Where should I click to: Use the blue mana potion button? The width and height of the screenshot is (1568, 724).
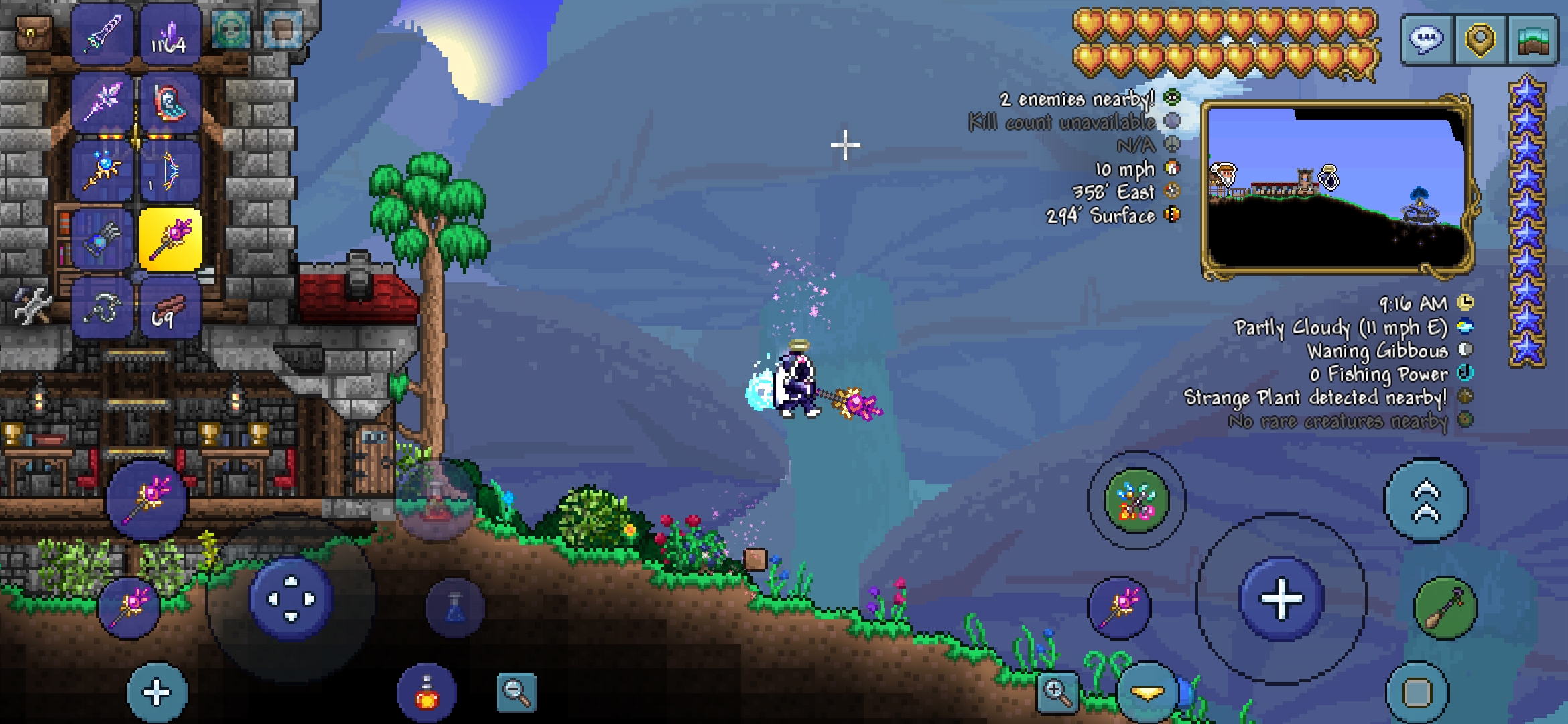[x=455, y=608]
